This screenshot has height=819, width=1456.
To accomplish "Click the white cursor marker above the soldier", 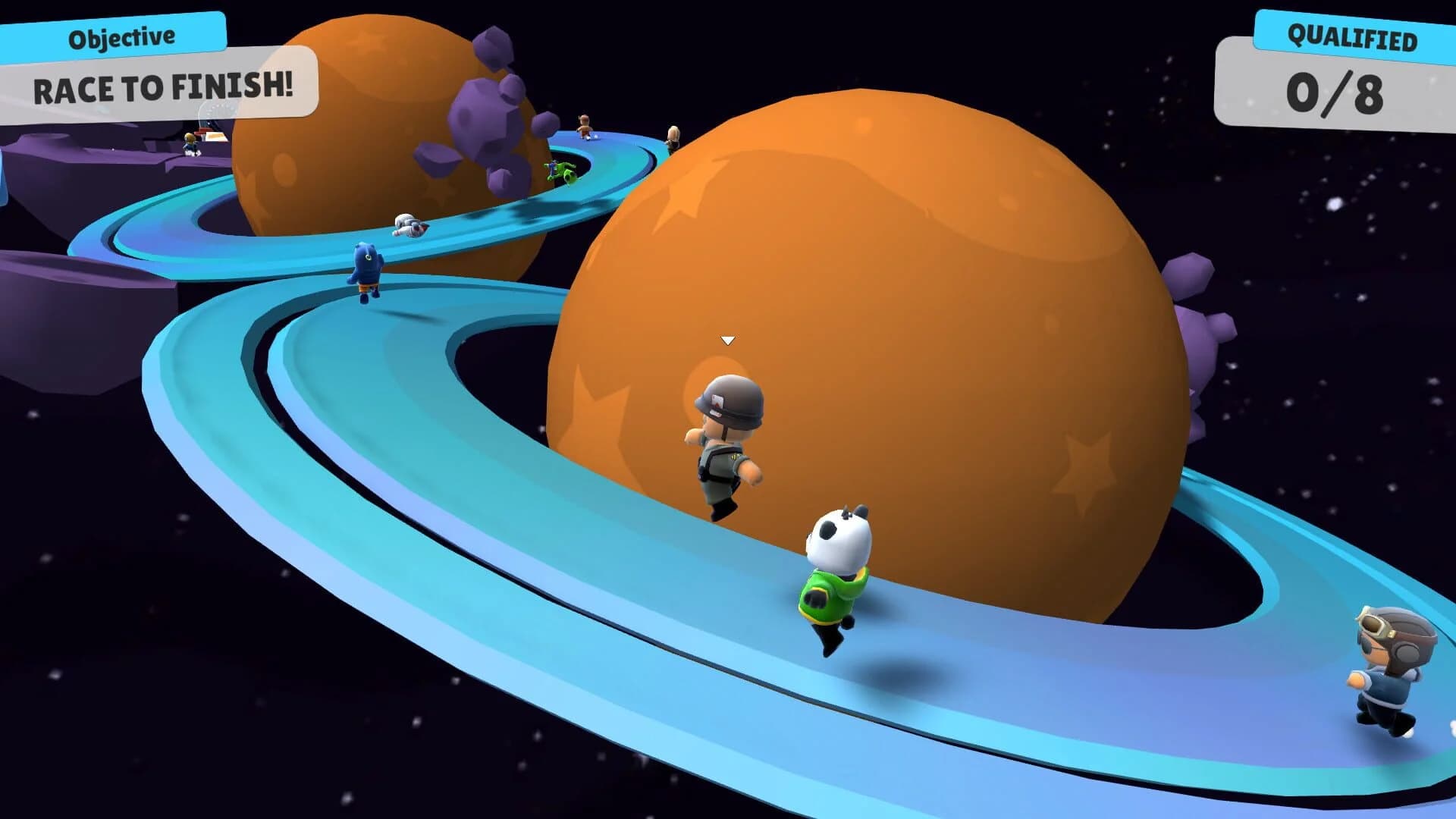I will [x=726, y=340].
